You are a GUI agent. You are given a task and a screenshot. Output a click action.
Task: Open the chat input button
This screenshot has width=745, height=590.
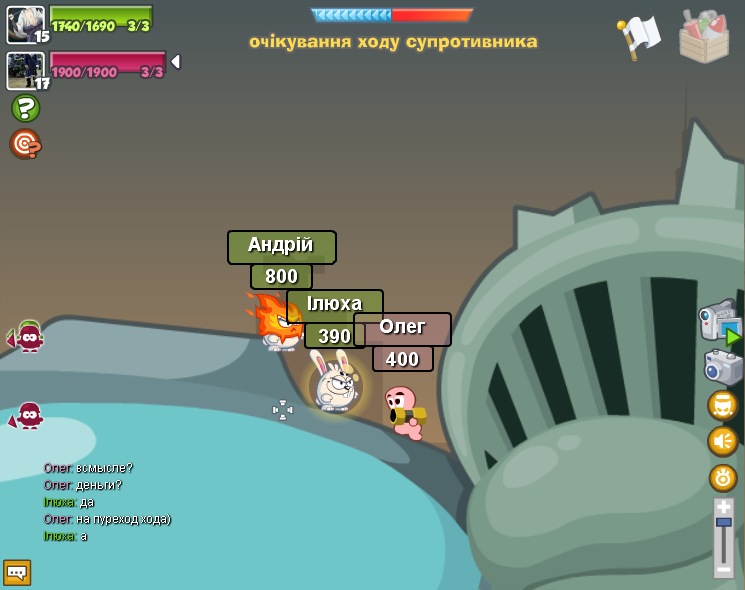[17, 572]
